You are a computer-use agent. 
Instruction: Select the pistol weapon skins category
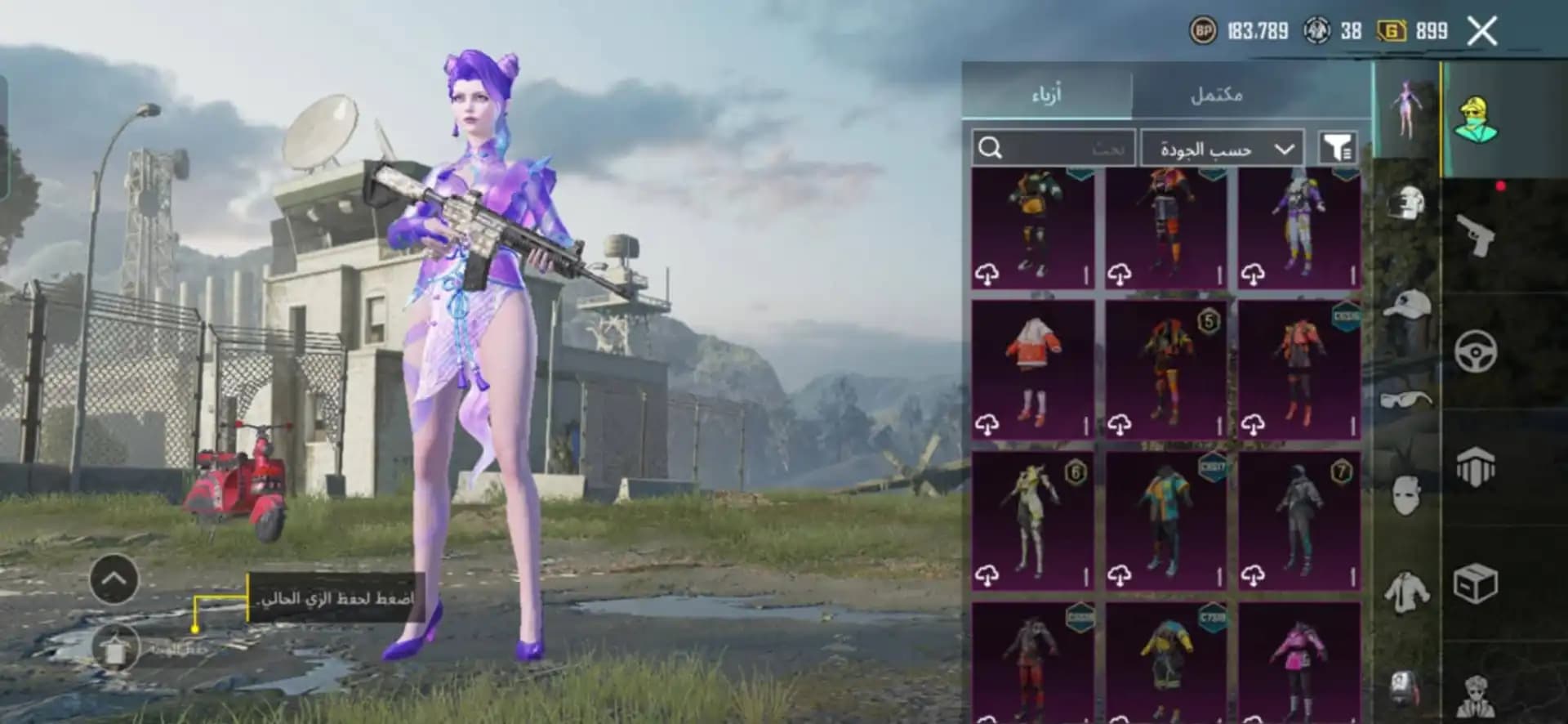pos(1477,236)
